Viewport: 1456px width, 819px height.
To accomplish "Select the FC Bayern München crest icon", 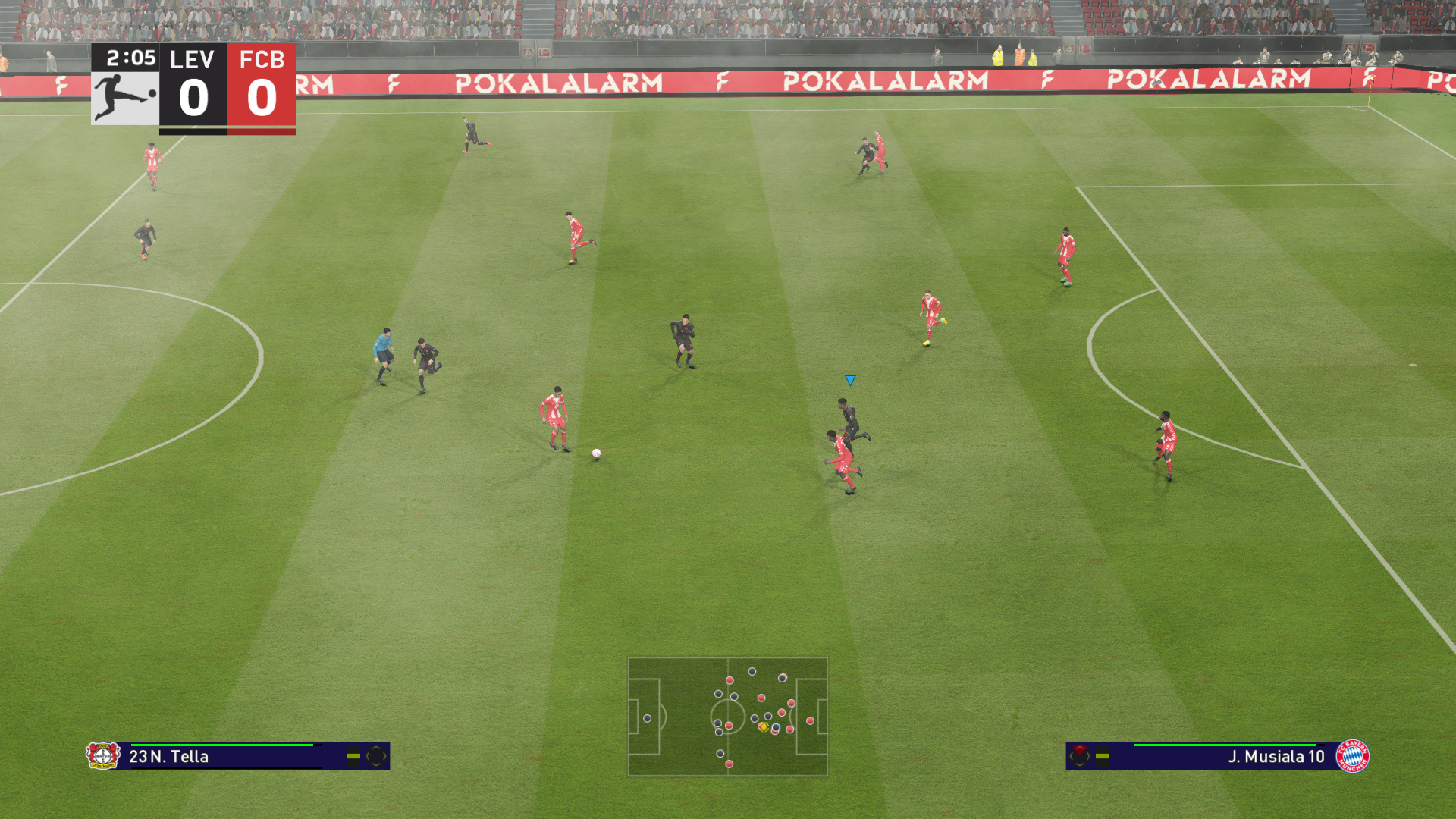I will click(1352, 755).
